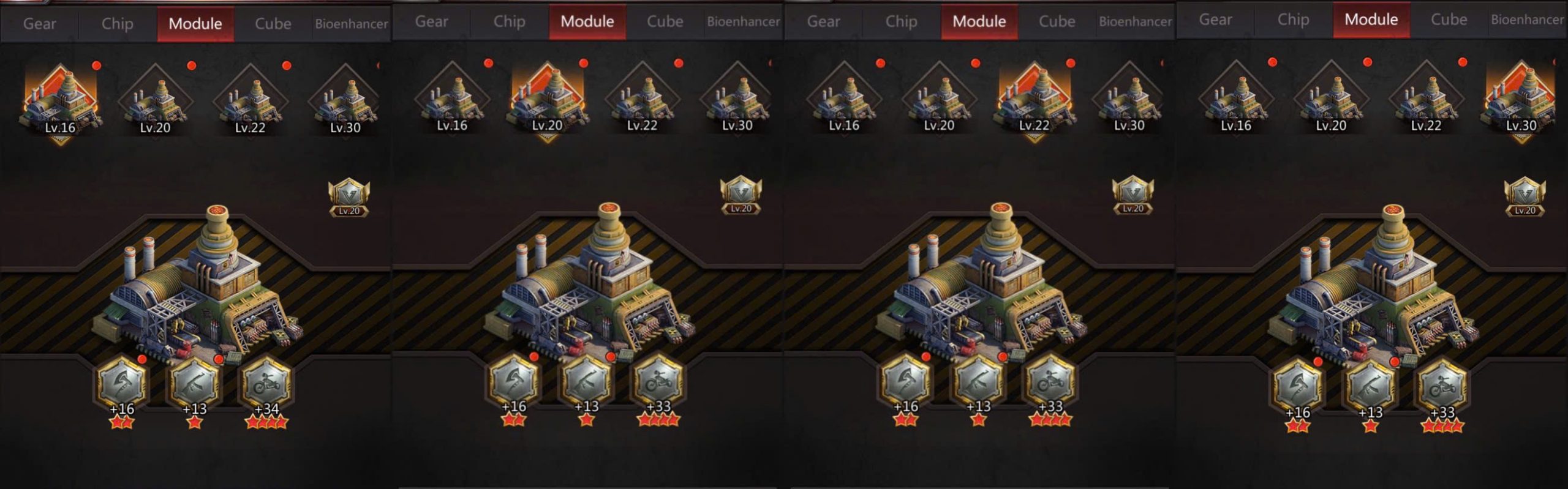
Task: Choose the highlighted orange Lv.20 factory thumbnail
Action: 547,99
